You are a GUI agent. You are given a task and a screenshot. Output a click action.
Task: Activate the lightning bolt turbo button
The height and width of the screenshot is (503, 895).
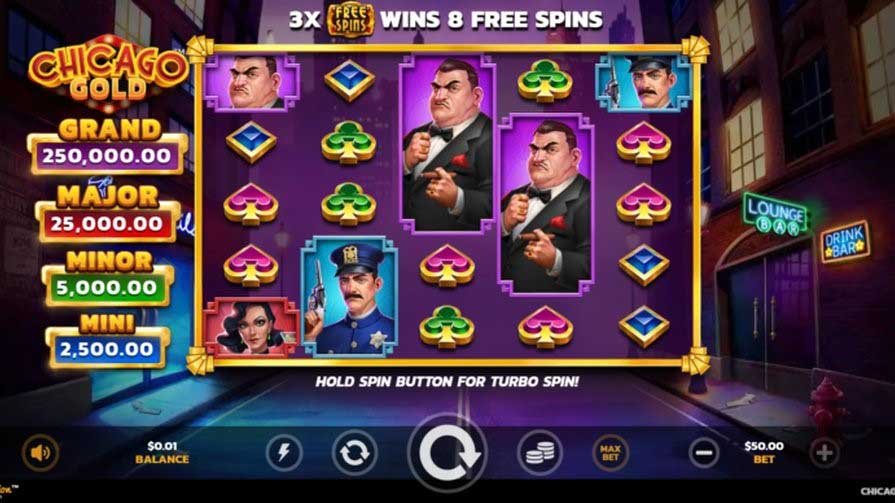[284, 453]
